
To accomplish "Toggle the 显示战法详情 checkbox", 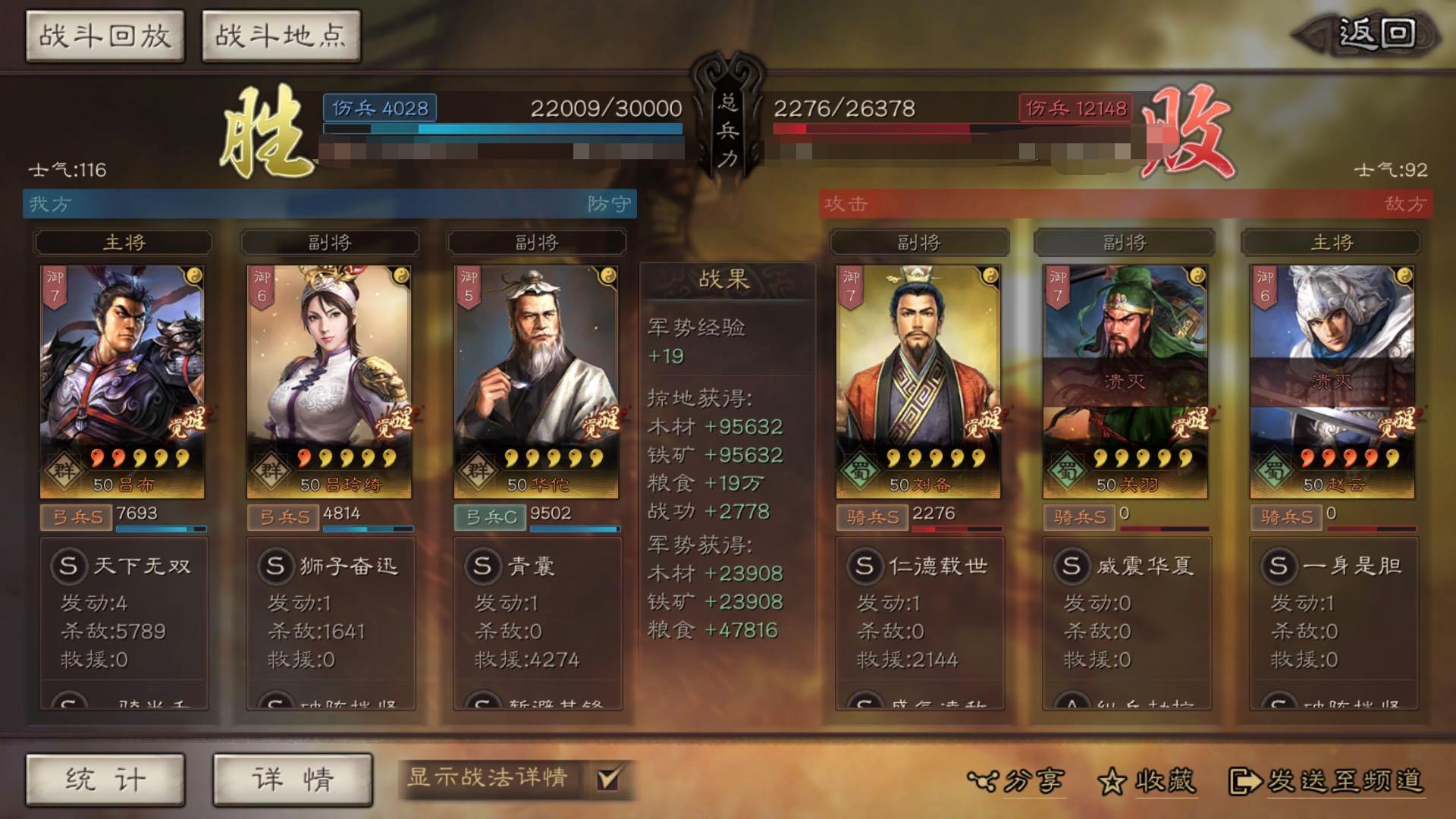I will point(607,779).
